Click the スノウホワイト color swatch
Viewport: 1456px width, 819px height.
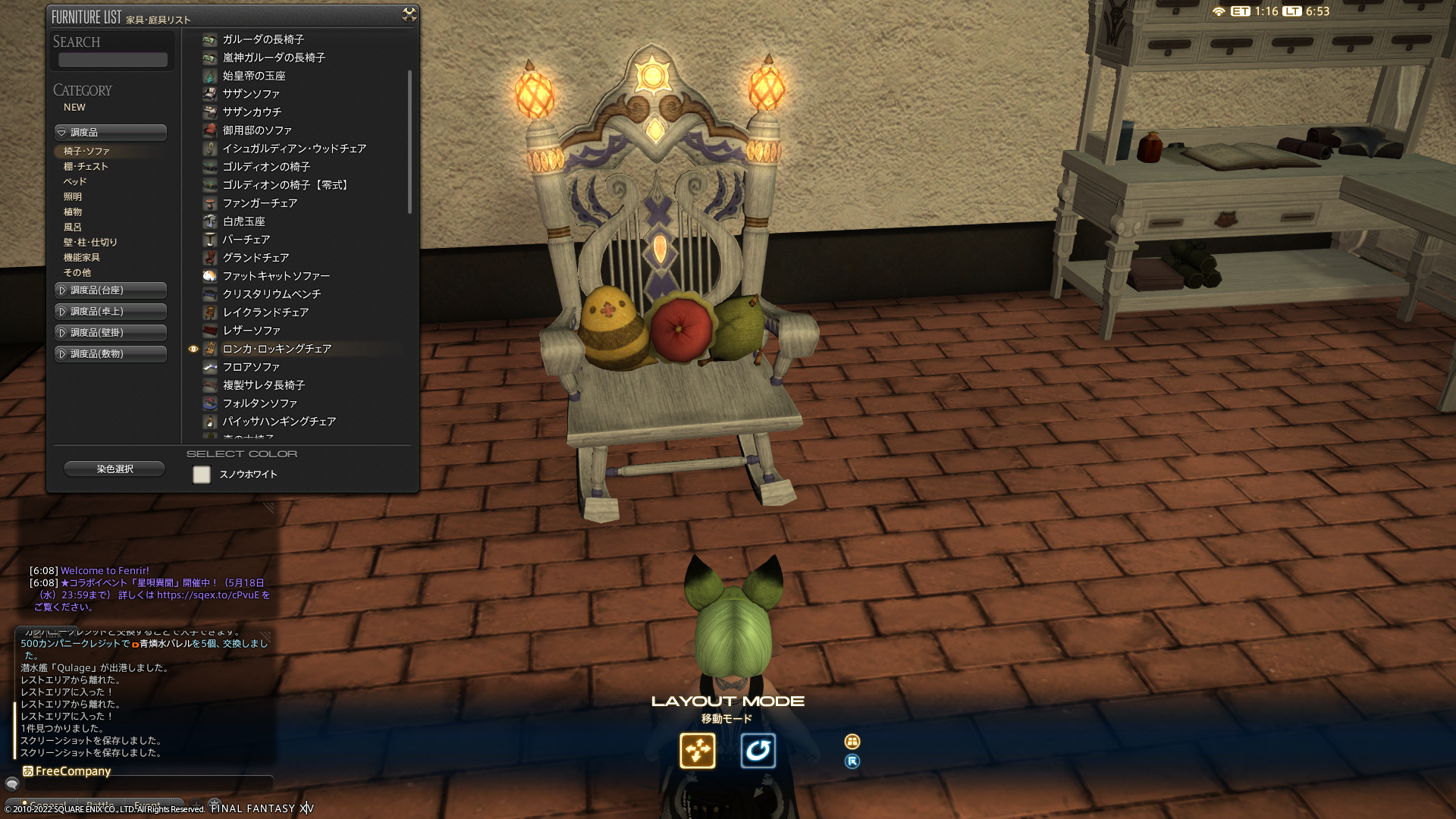(202, 475)
